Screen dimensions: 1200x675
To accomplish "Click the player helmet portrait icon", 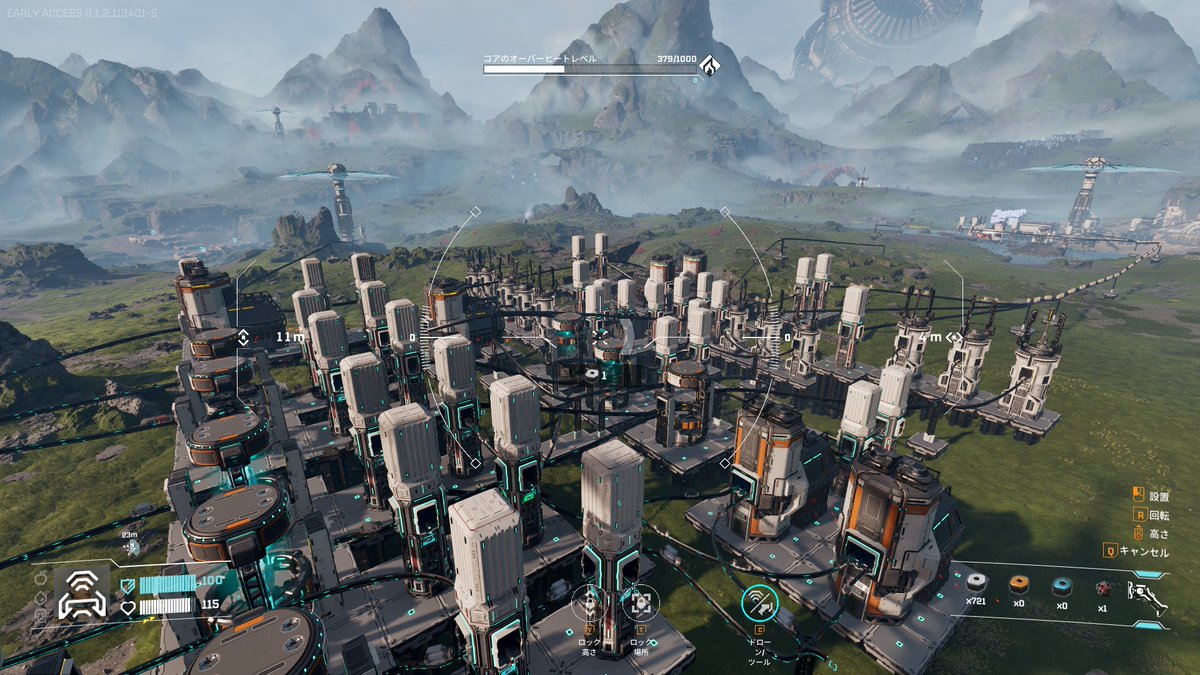I will tap(82, 597).
